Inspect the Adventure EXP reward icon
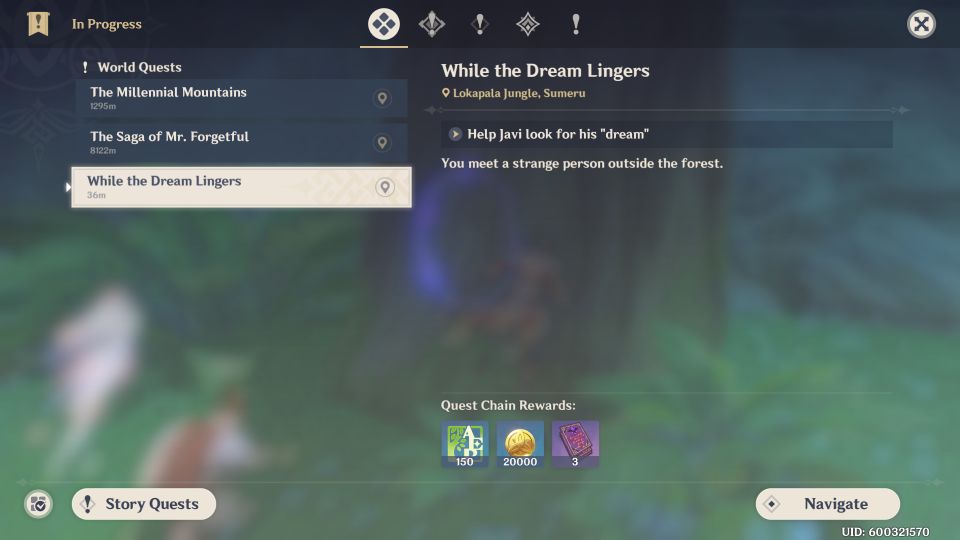Image resolution: width=960 pixels, height=540 pixels. point(465,444)
